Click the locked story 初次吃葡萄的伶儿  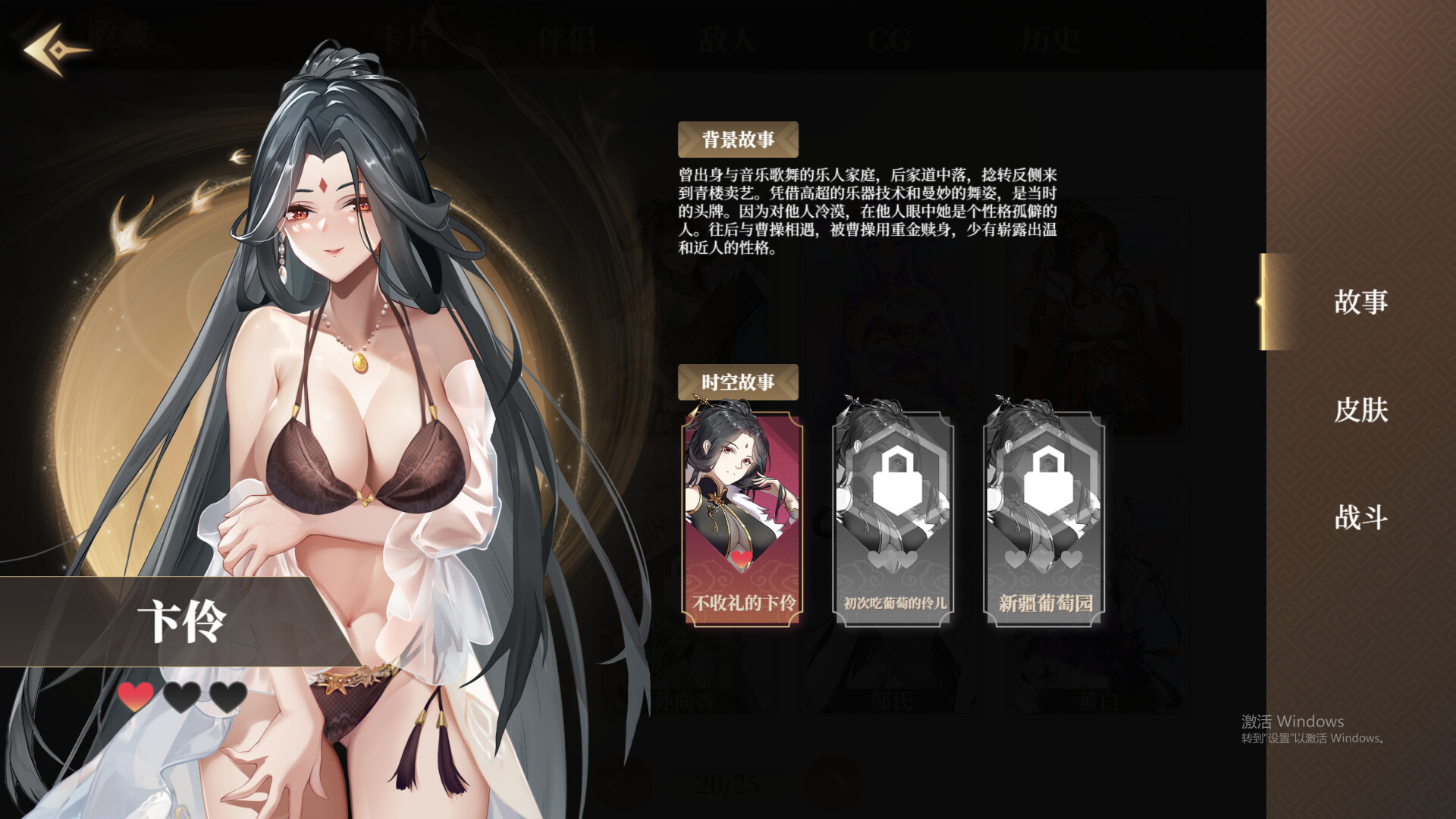[893, 519]
